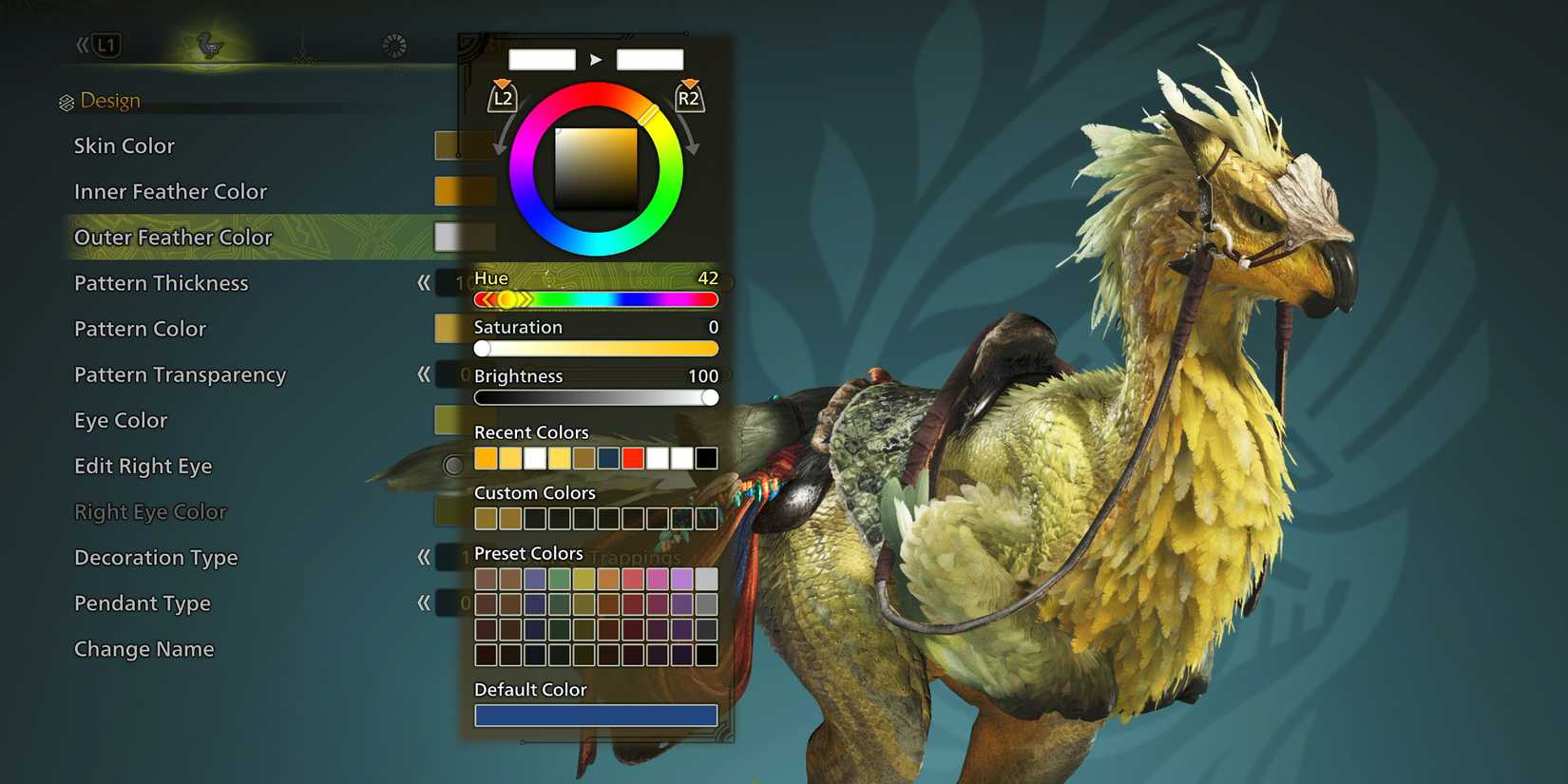Open the wheel-shaped icon tab at top
Image resolution: width=1568 pixels, height=784 pixels.
(392, 44)
